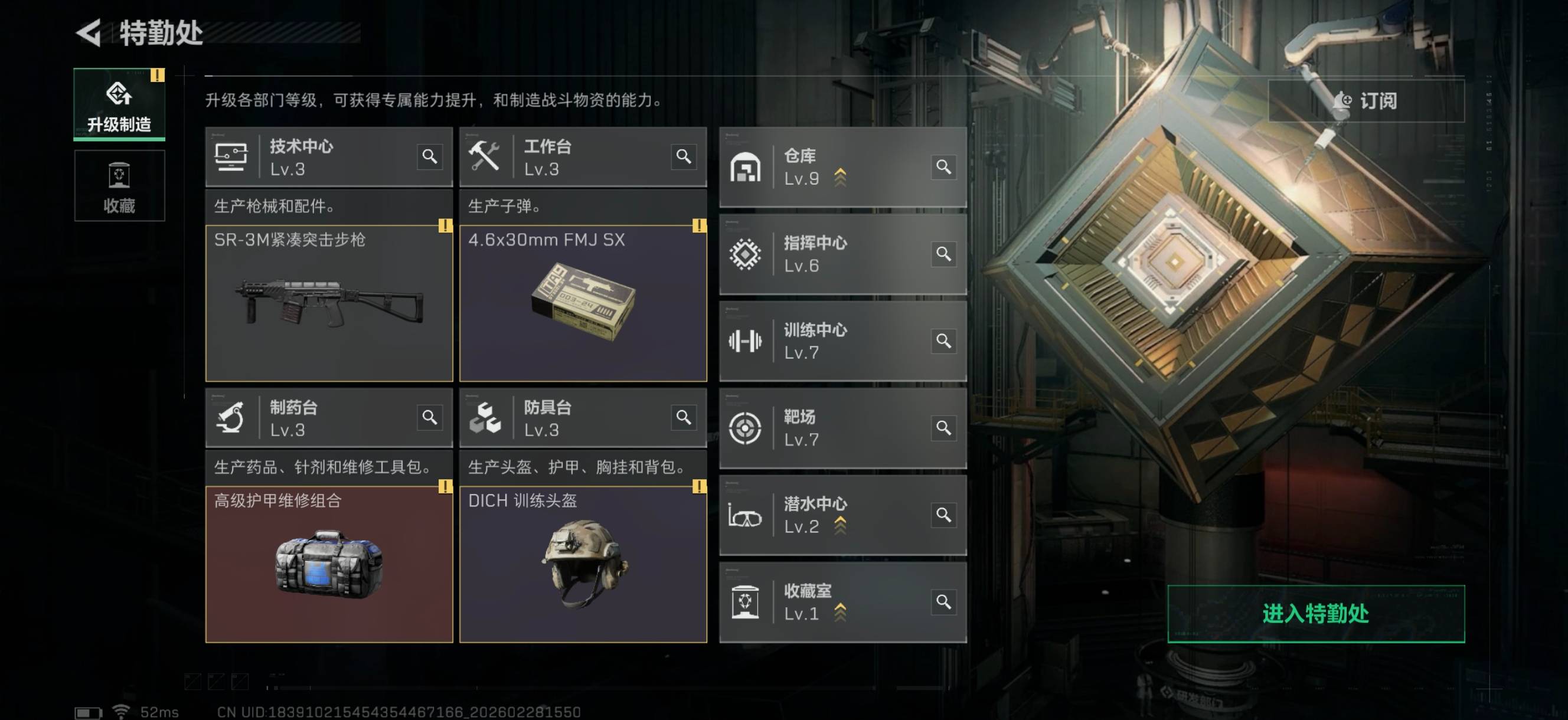
Task: Open the 收藏 tab
Action: (119, 186)
